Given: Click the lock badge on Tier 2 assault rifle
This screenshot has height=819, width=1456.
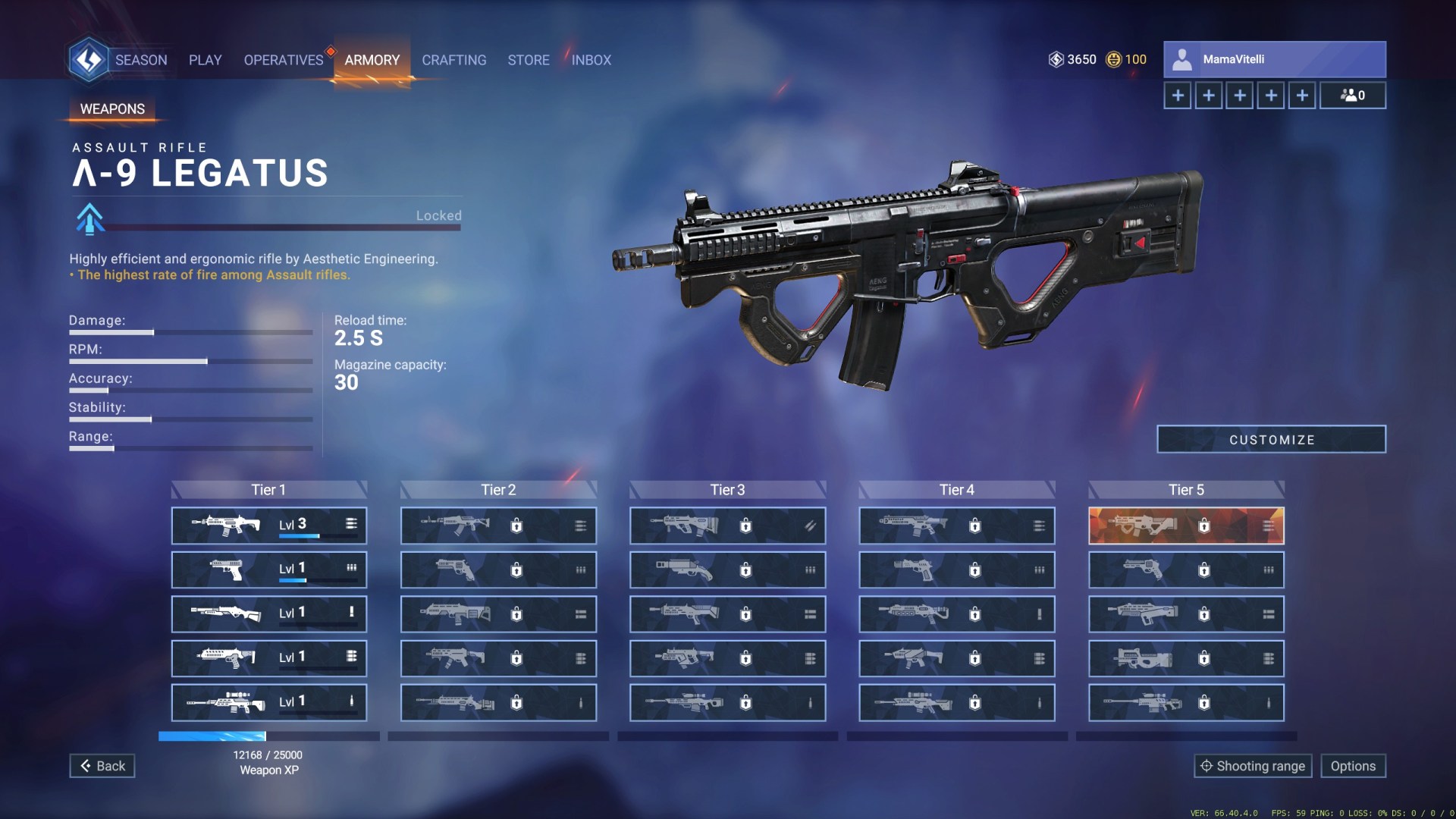Looking at the screenshot, I should pos(516,525).
